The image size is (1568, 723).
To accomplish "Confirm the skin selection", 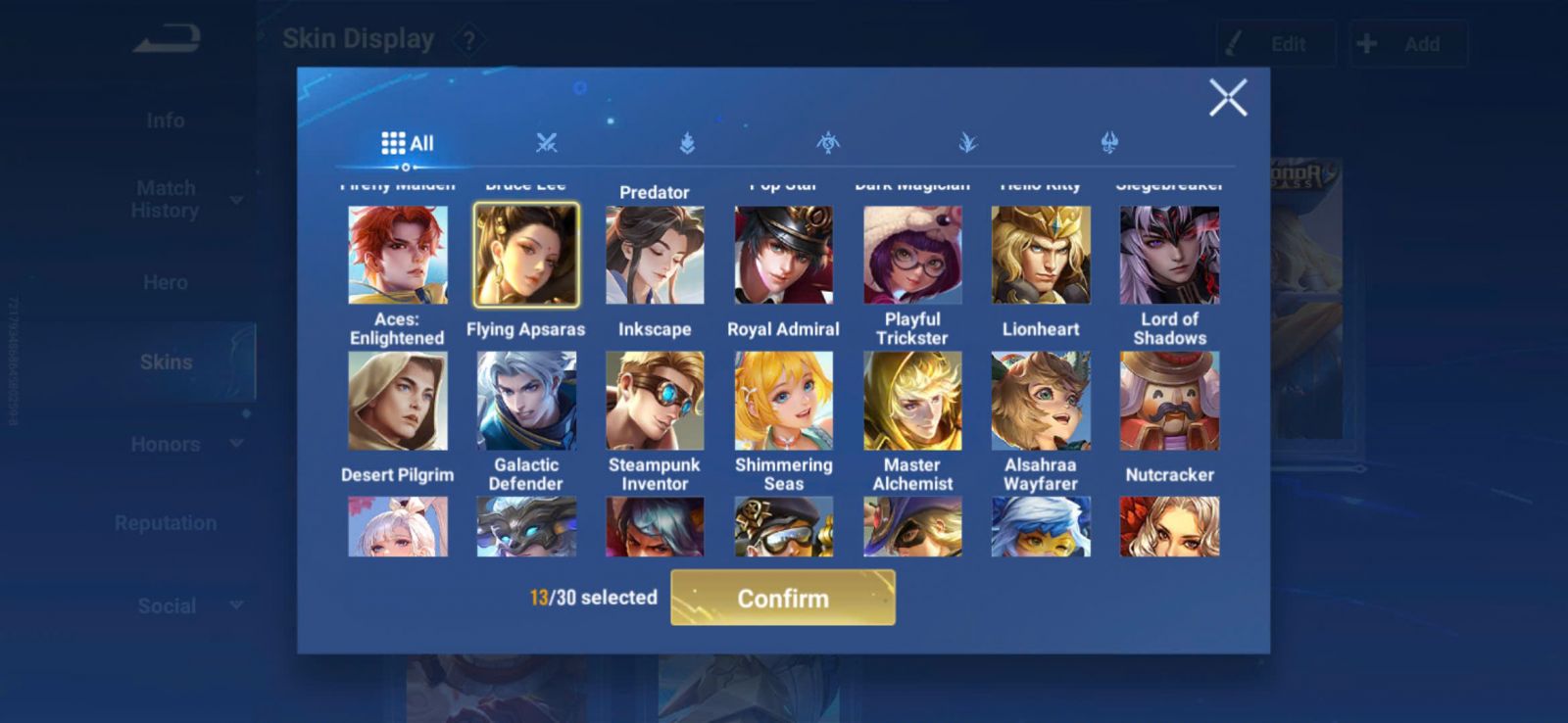I will [x=782, y=598].
